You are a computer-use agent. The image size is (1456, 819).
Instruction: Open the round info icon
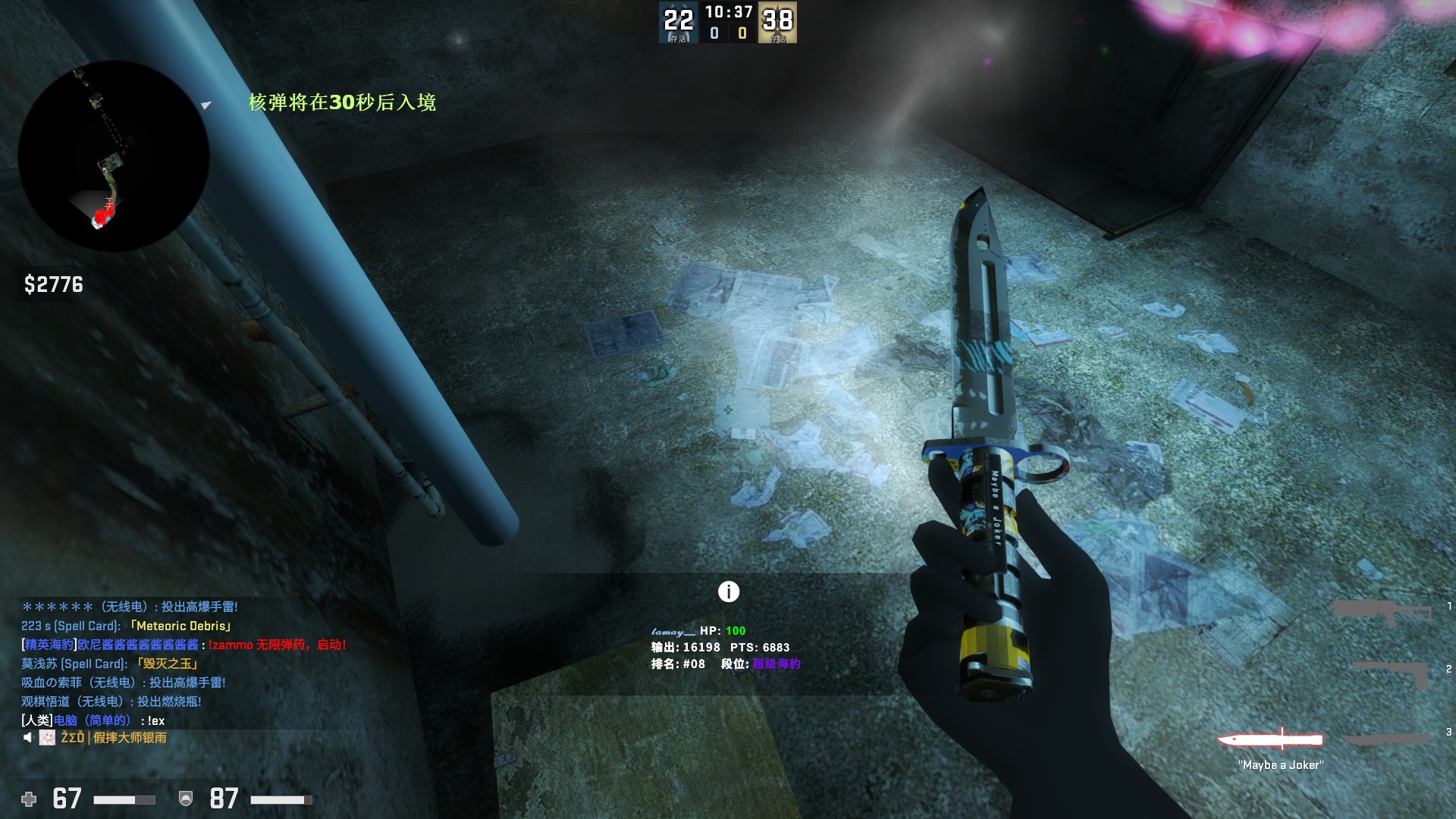click(x=728, y=591)
